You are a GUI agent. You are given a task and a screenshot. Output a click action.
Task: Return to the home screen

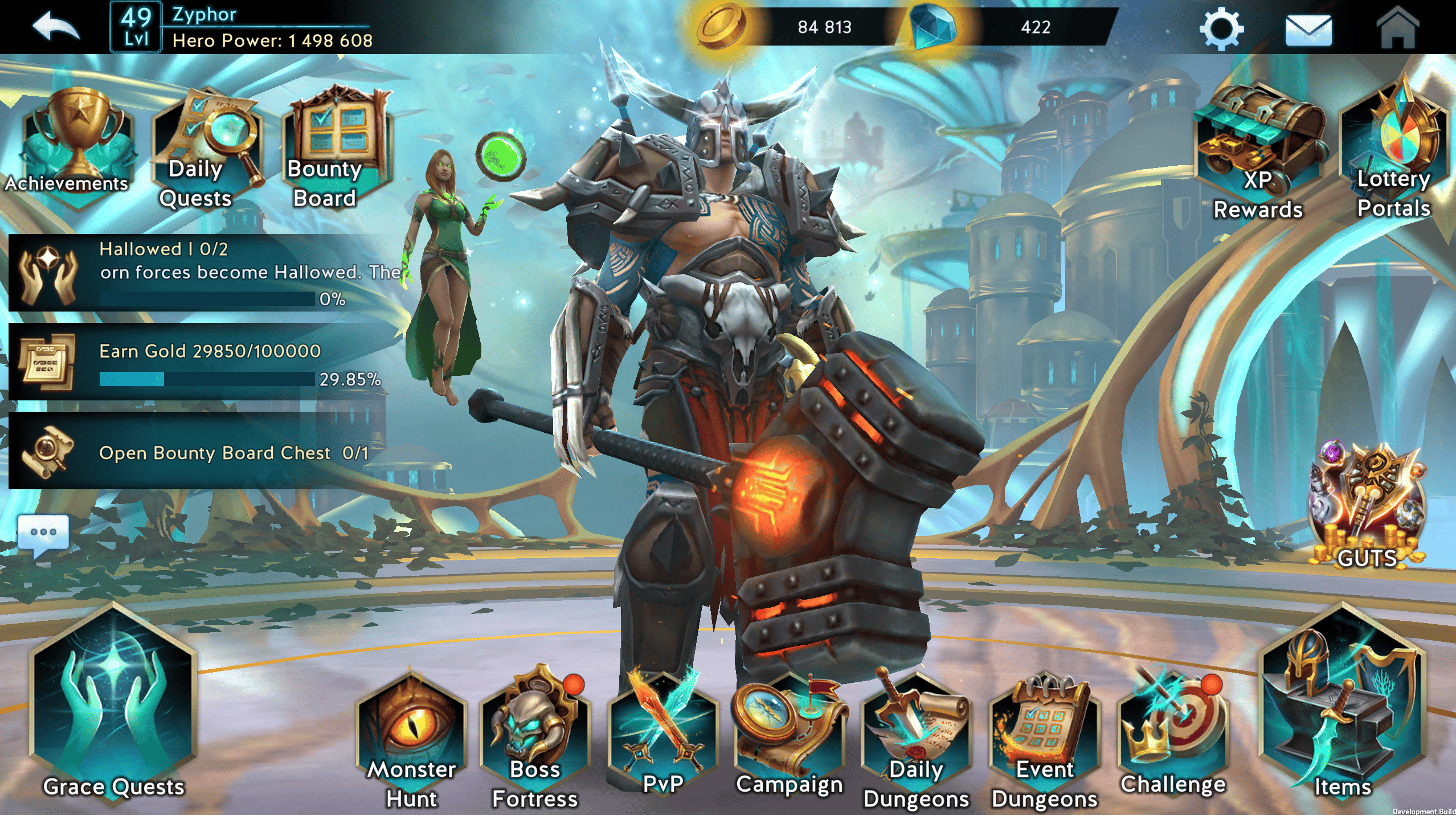click(x=1397, y=27)
